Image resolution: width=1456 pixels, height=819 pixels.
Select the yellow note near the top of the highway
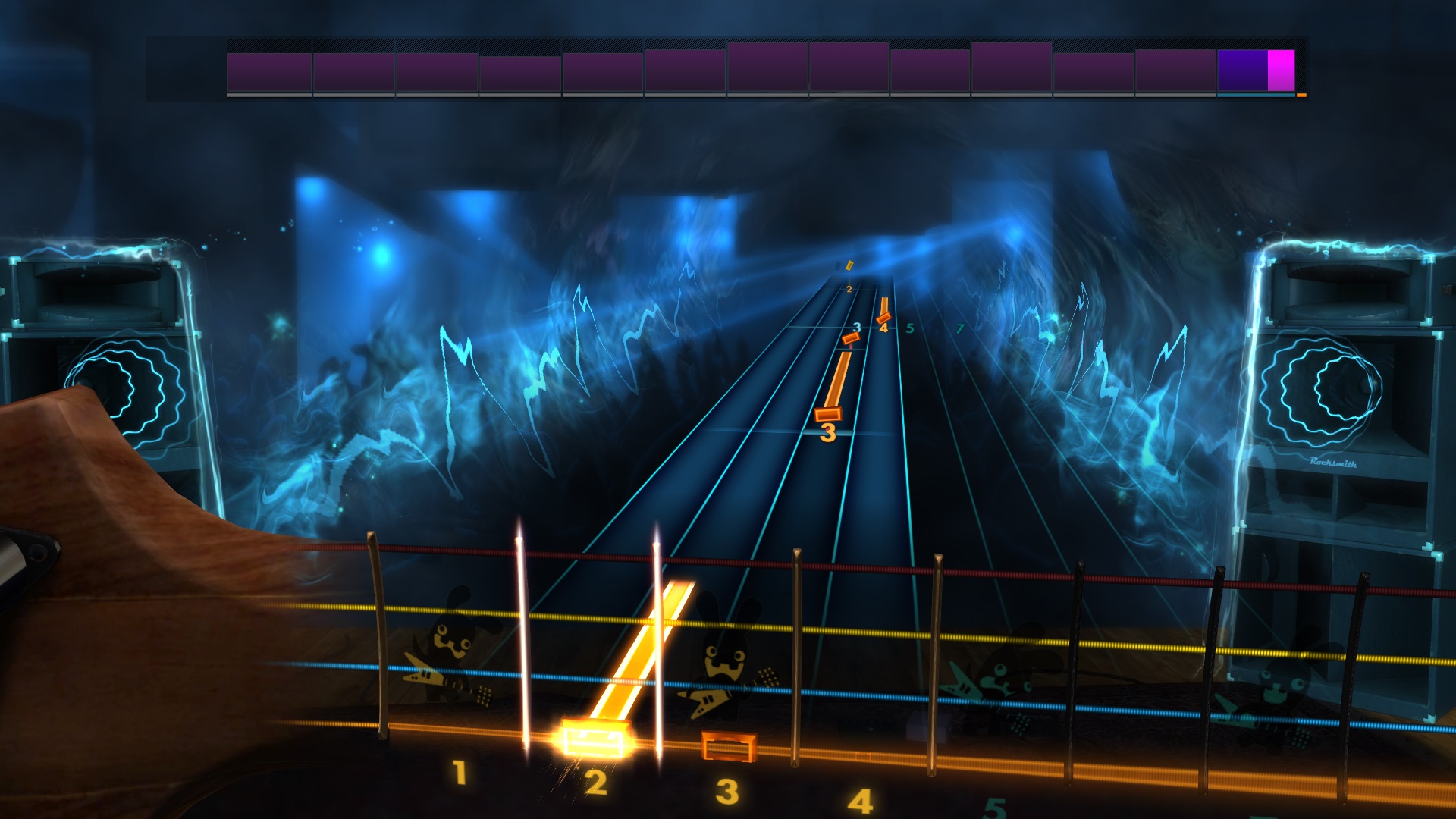point(851,265)
